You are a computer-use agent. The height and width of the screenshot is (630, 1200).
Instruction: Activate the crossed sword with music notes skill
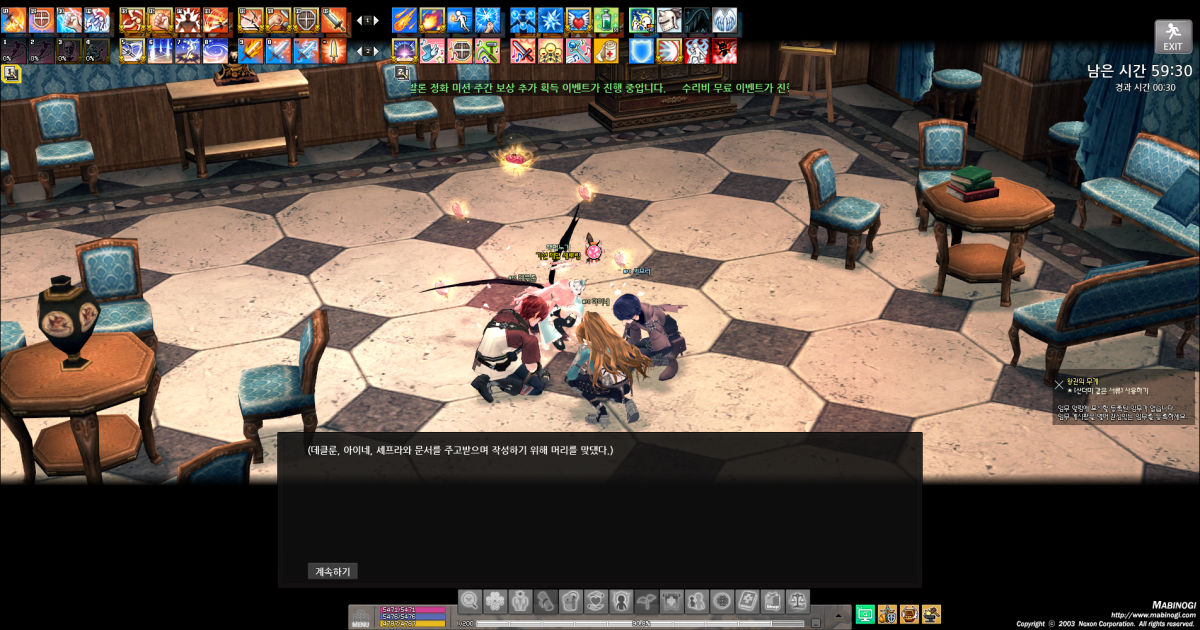523,51
